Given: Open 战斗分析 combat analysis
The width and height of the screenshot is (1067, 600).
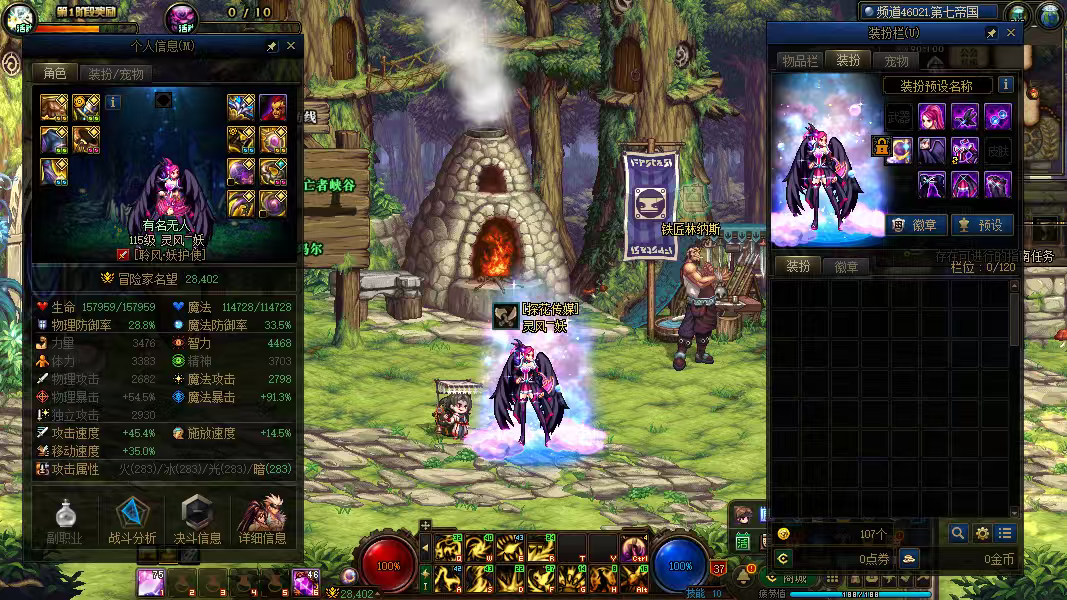Looking at the screenshot, I should point(131,521).
